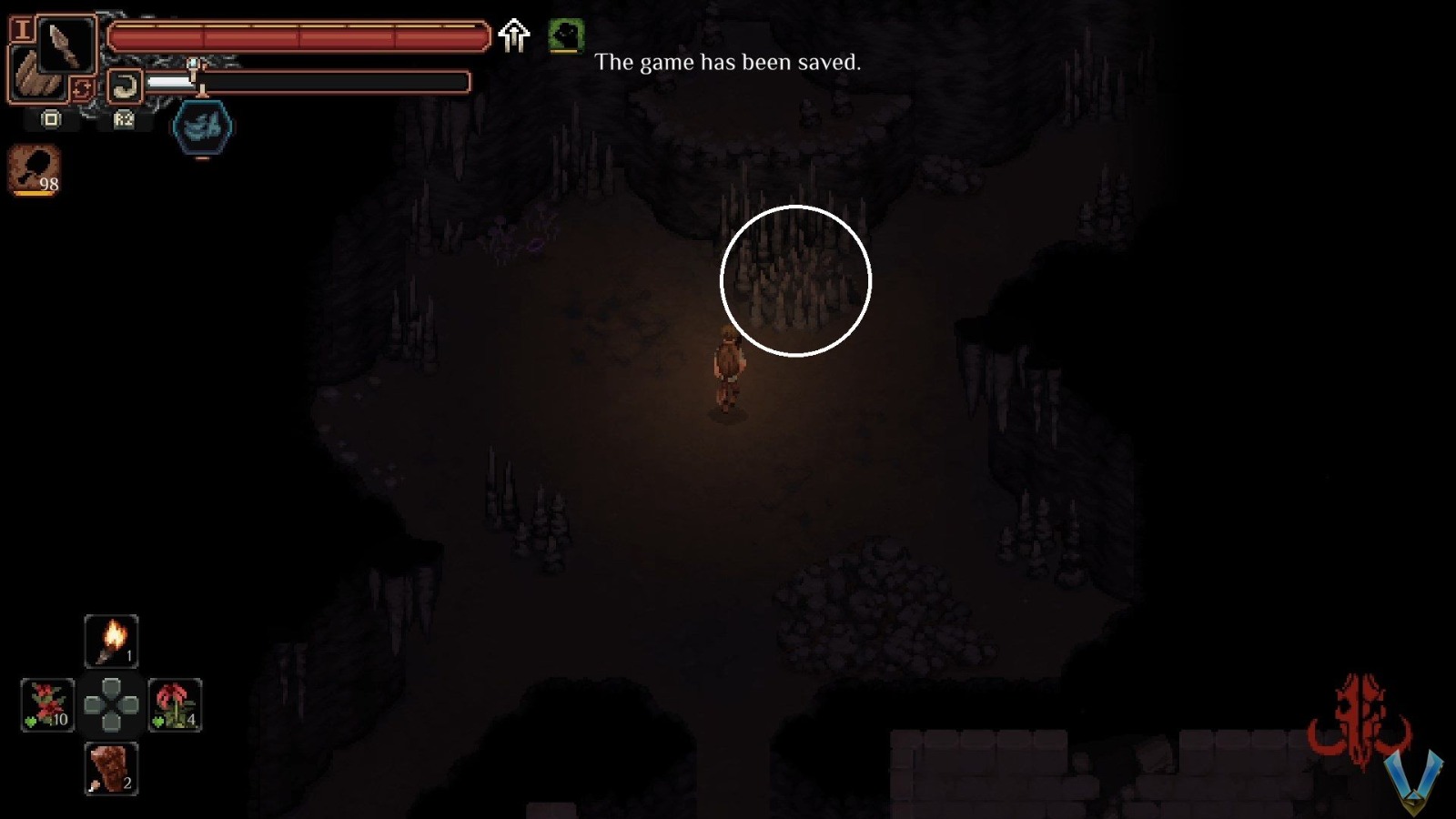The height and width of the screenshot is (819, 1456).
Task: Click the white circle target marker
Action: coord(796,280)
